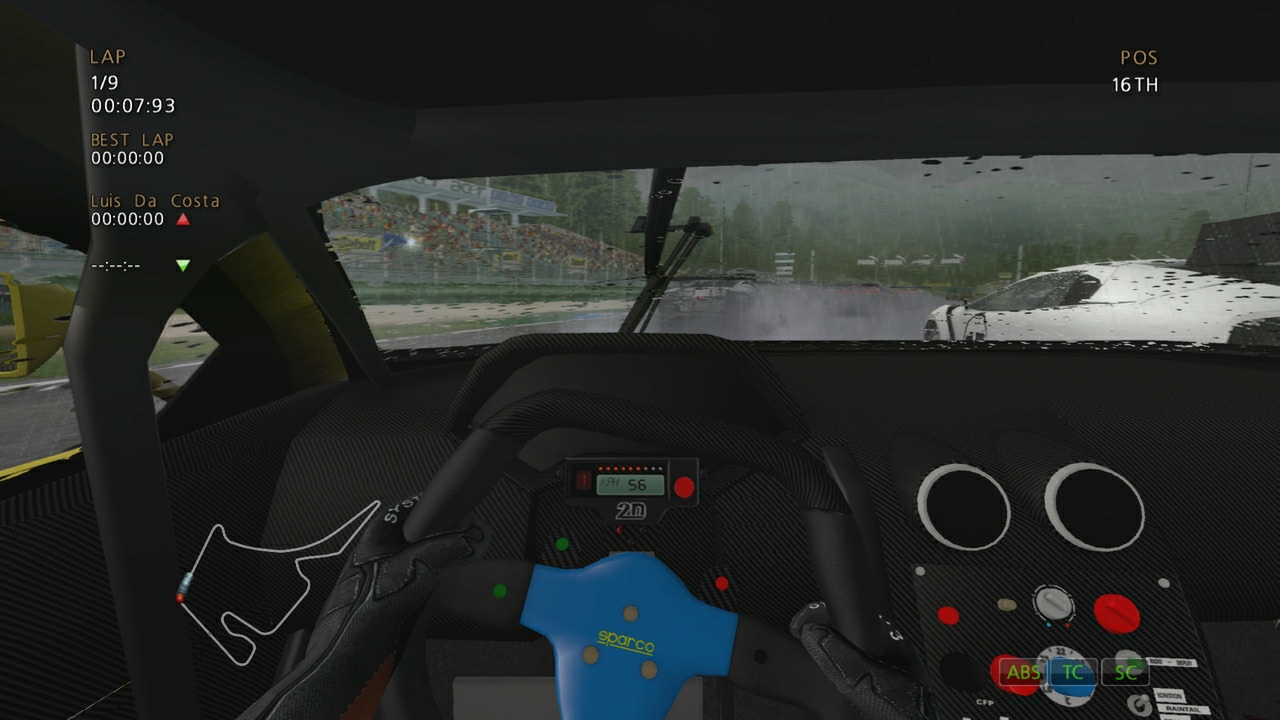This screenshot has width=1280, height=720.
Task: Click the red warning indicator on the wheel display
Action: [x=585, y=480]
